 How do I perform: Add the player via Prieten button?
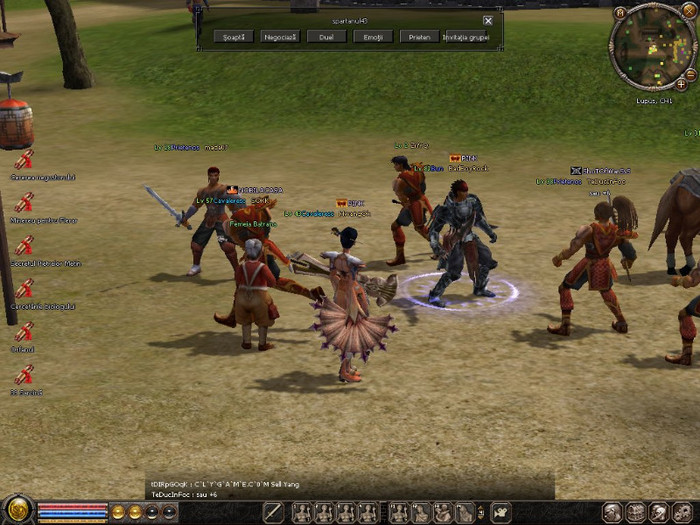point(419,36)
